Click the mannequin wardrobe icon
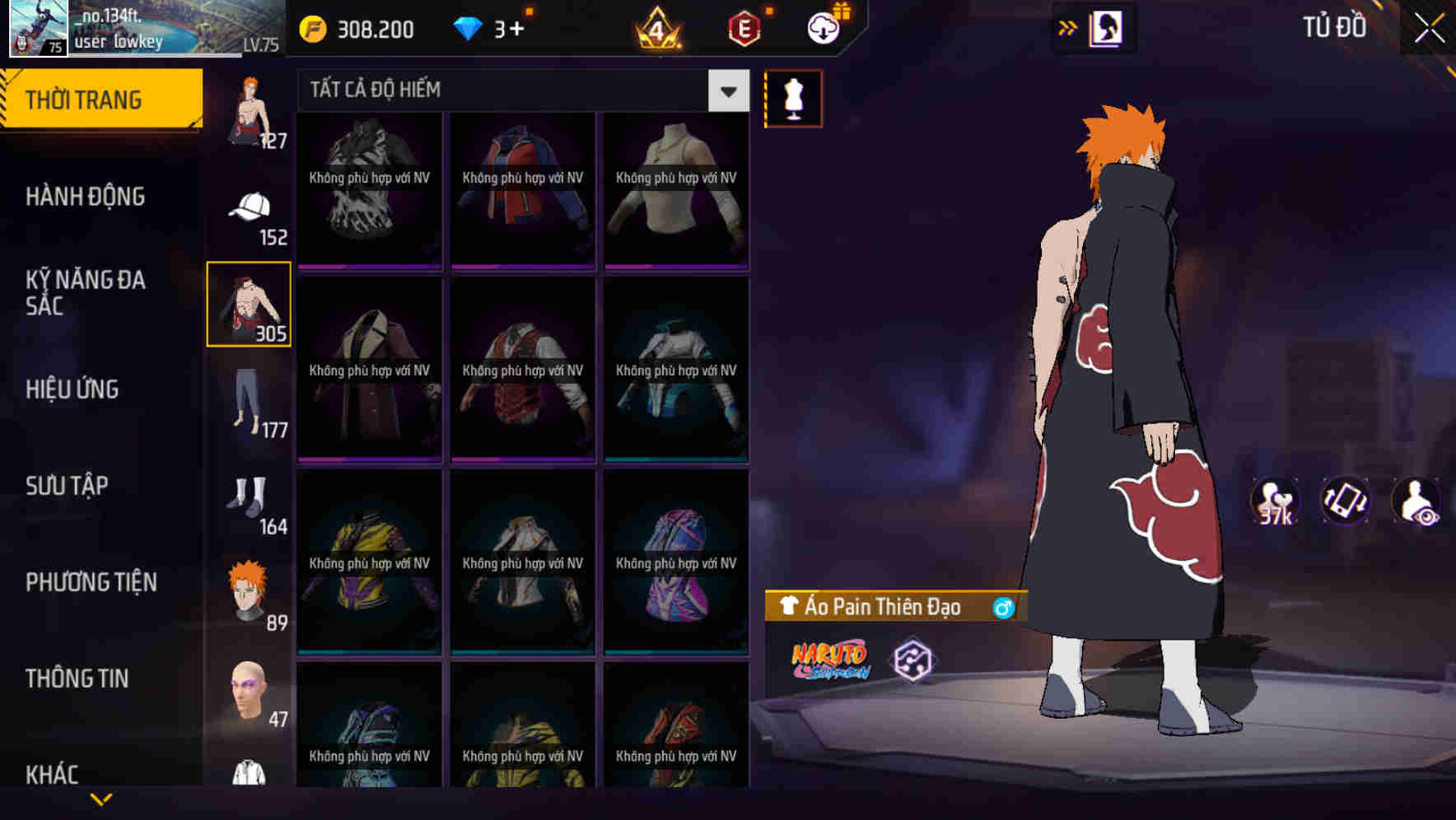 pyautogui.click(x=793, y=98)
